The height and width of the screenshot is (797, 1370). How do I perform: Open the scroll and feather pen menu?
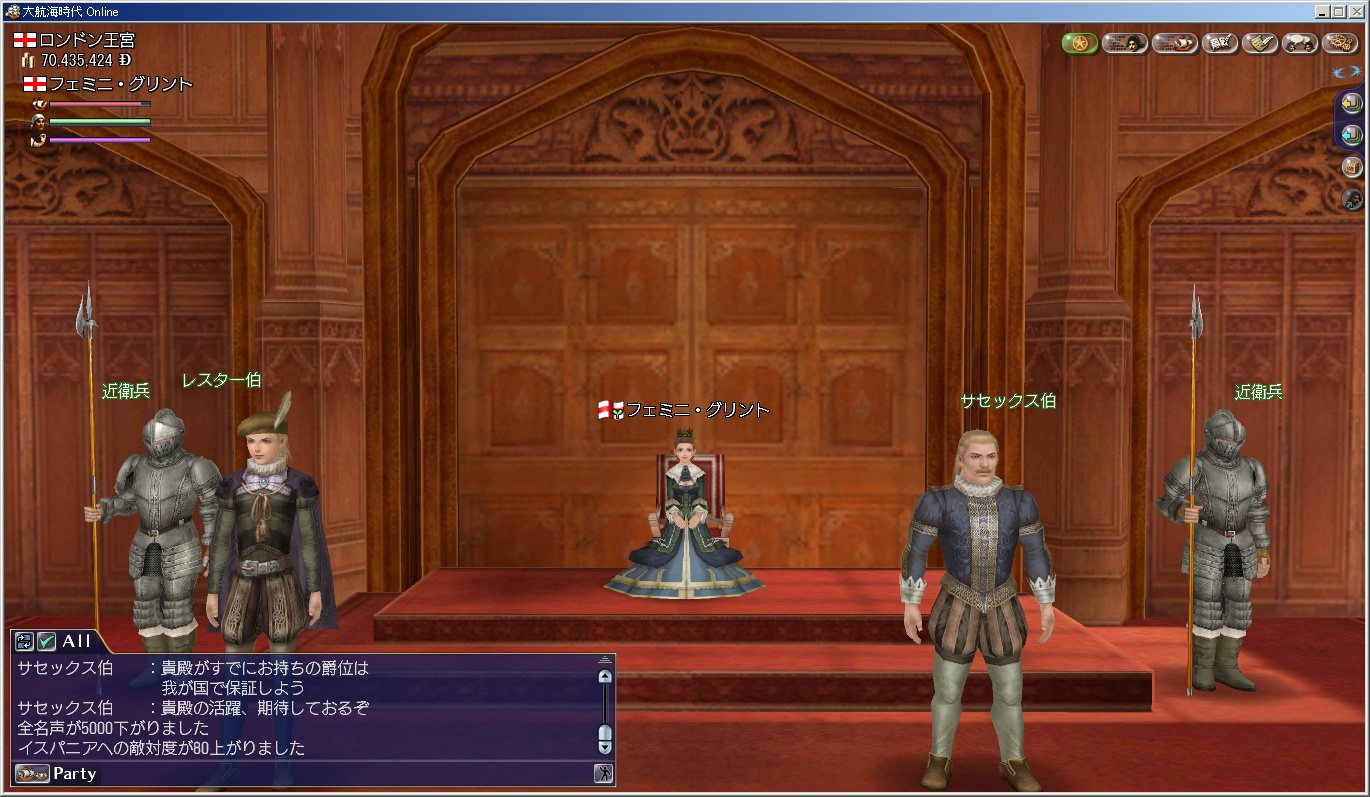pos(1260,43)
